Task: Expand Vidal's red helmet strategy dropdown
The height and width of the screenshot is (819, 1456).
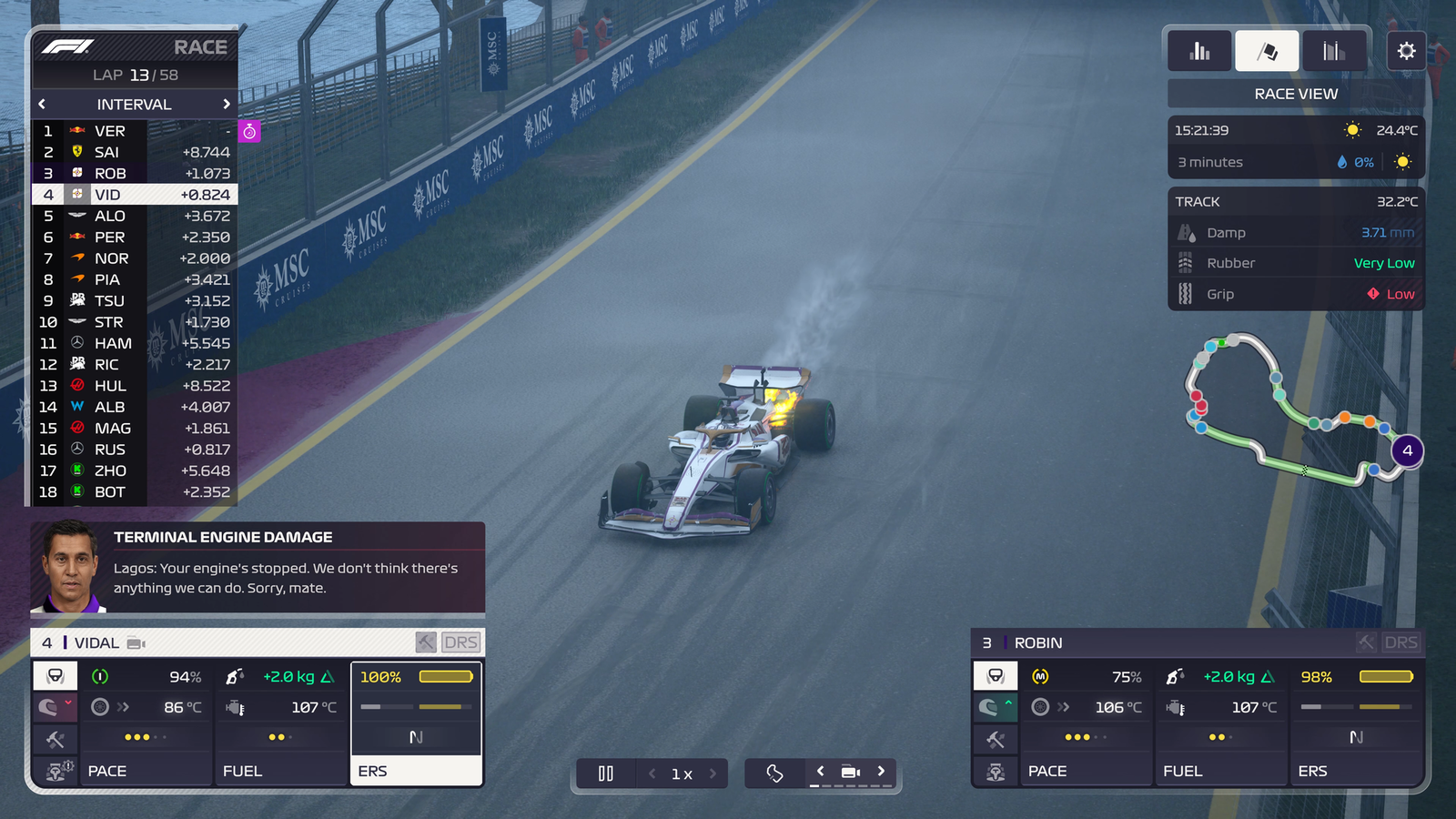Action: pos(55,707)
